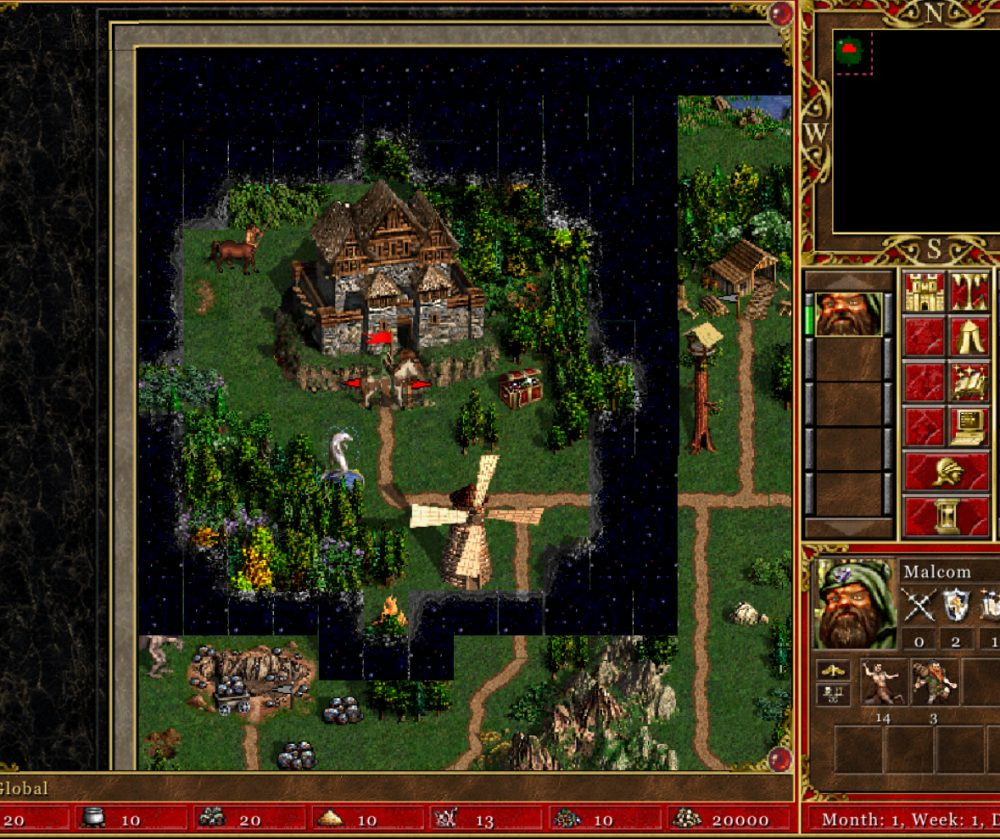Toggle underground view with the columns button
Screen dimensions: 1000x839
pos(970,291)
